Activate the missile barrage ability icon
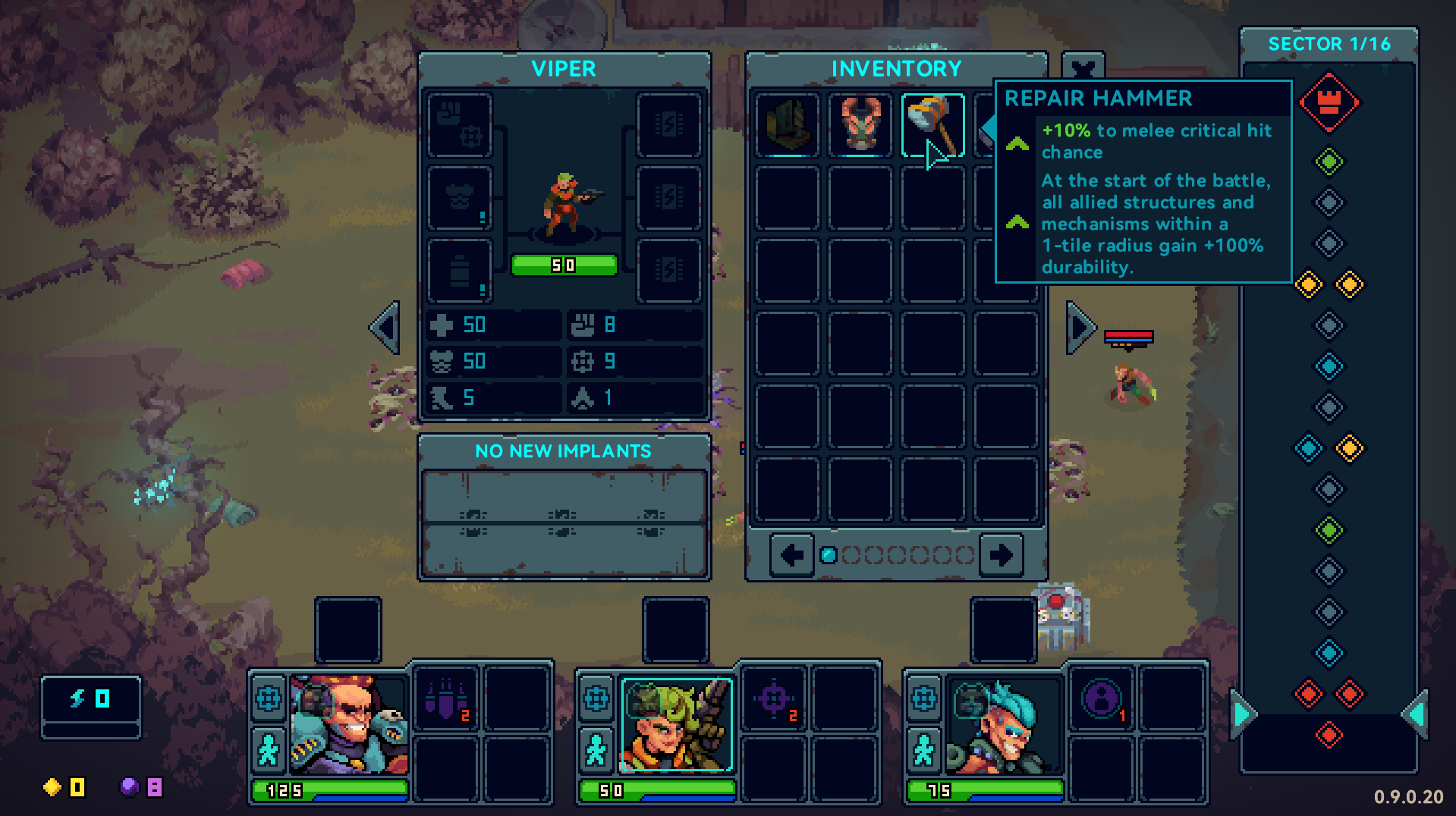 coord(446,699)
